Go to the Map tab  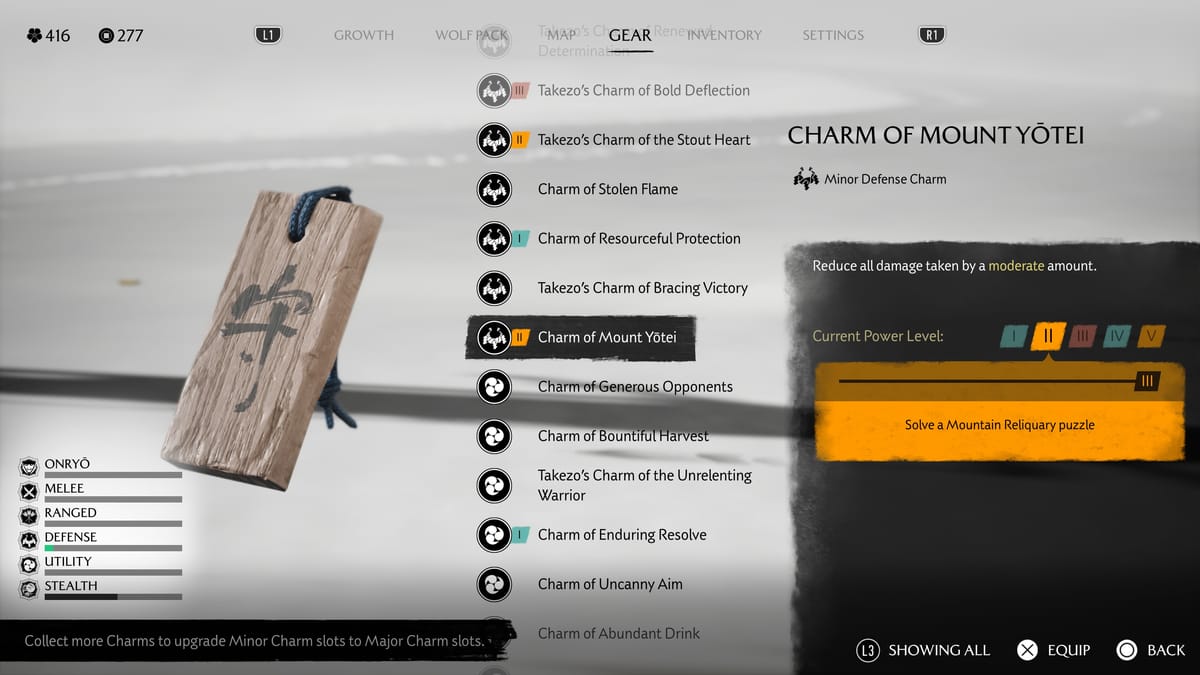tap(561, 35)
